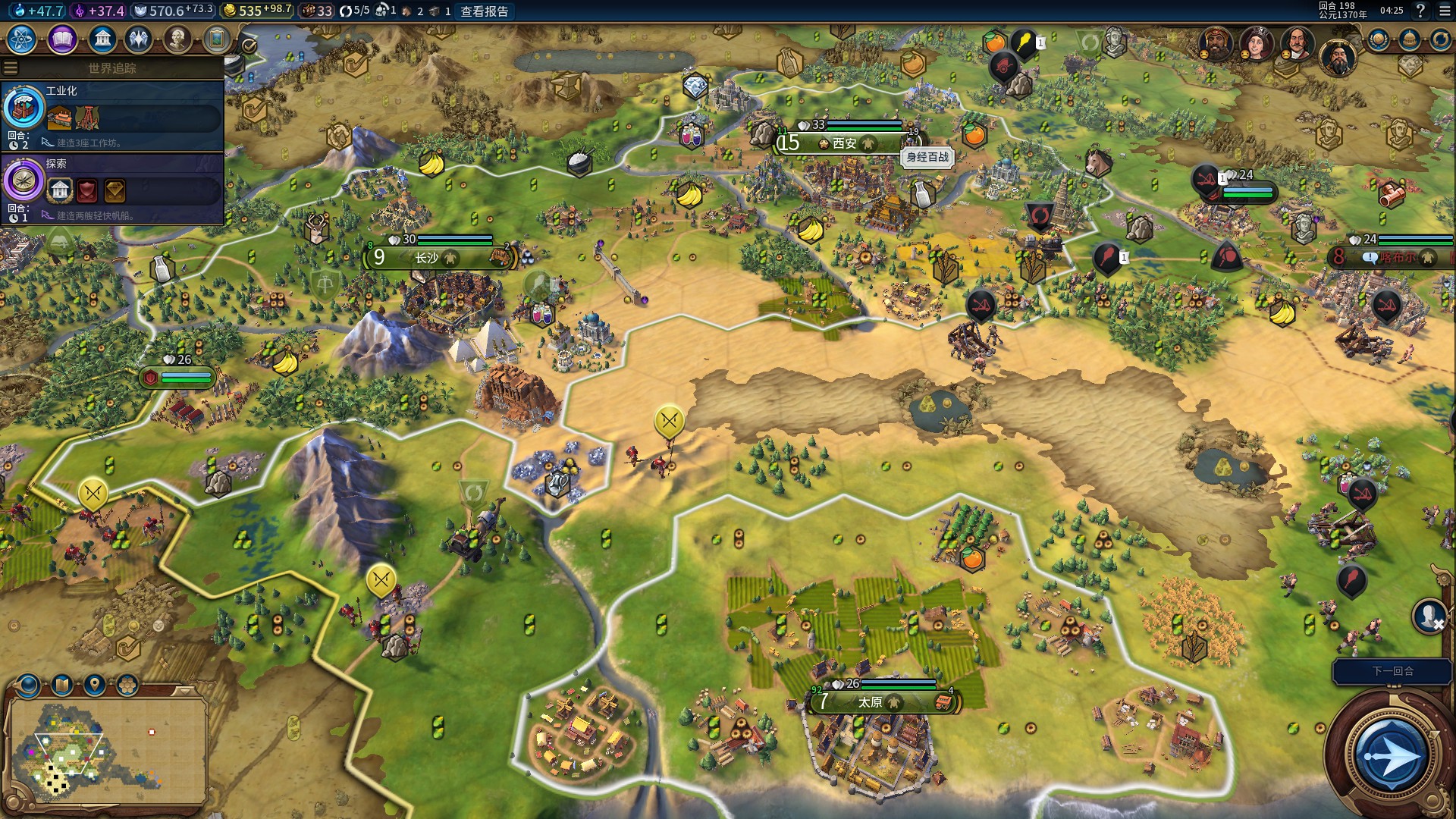Open the Great Works painting icon
The width and height of the screenshot is (1456, 819).
coord(217,39)
